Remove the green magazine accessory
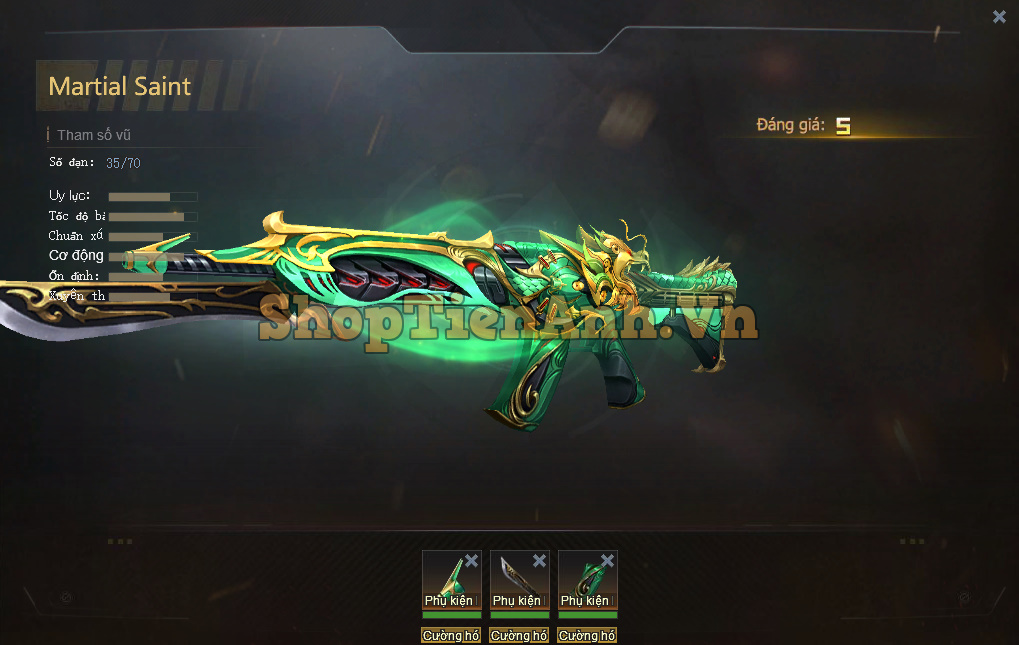1019x645 pixels. coord(607,561)
